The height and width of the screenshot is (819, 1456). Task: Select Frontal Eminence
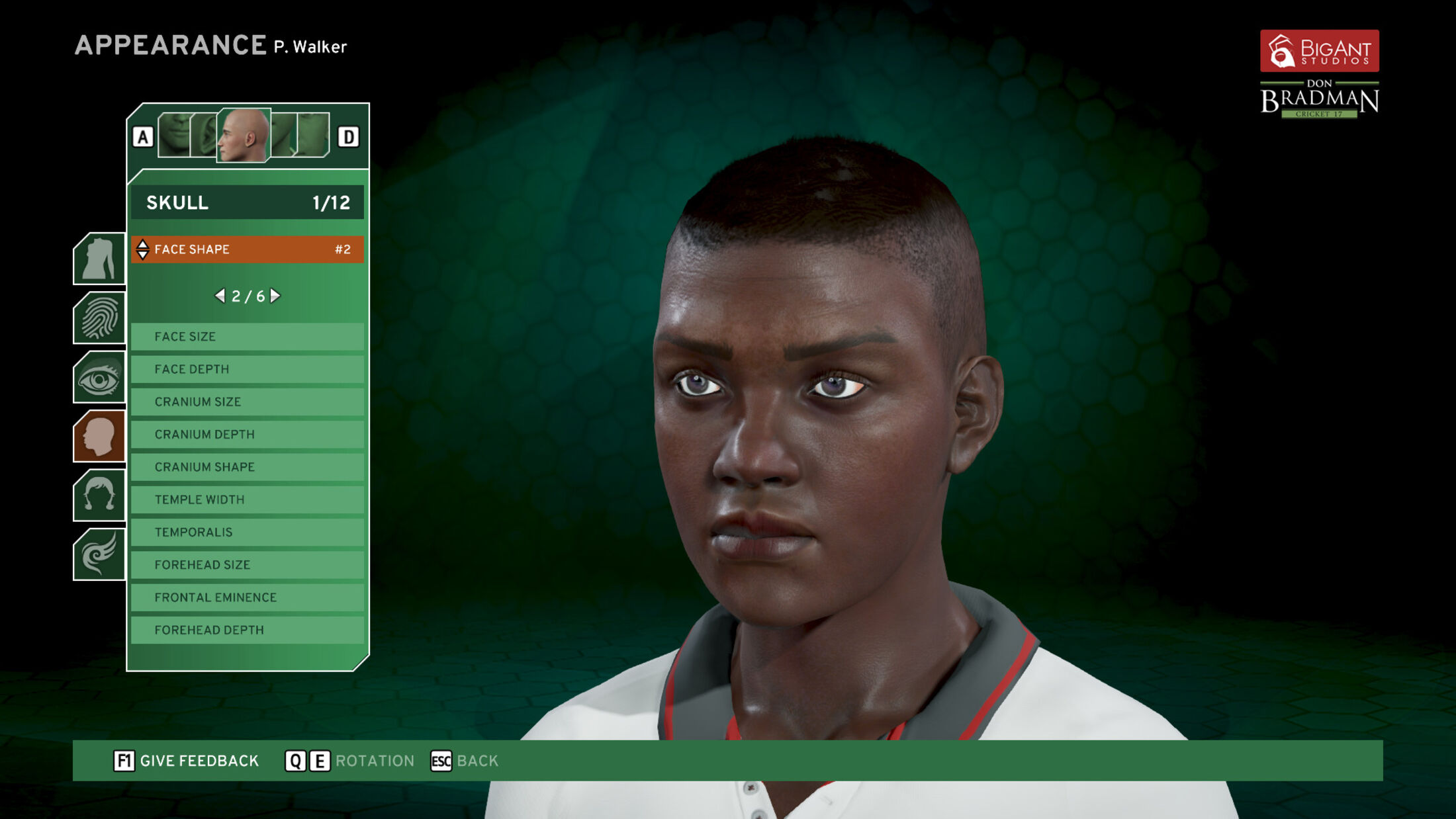[247, 597]
